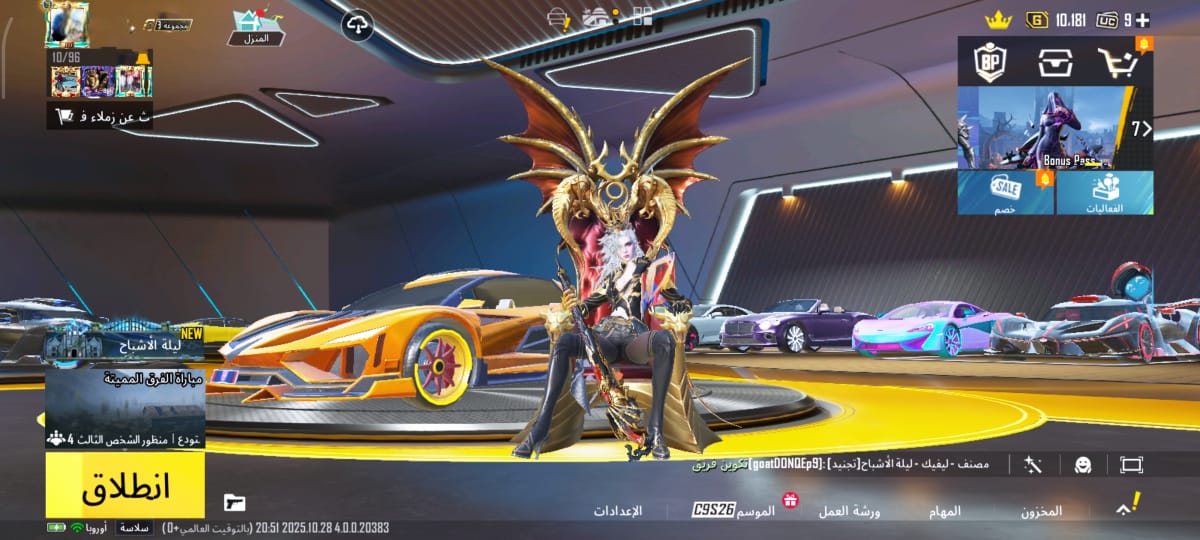This screenshot has height=540, width=1200.
Task: Click the cloud download icon
Action: [x=358, y=24]
